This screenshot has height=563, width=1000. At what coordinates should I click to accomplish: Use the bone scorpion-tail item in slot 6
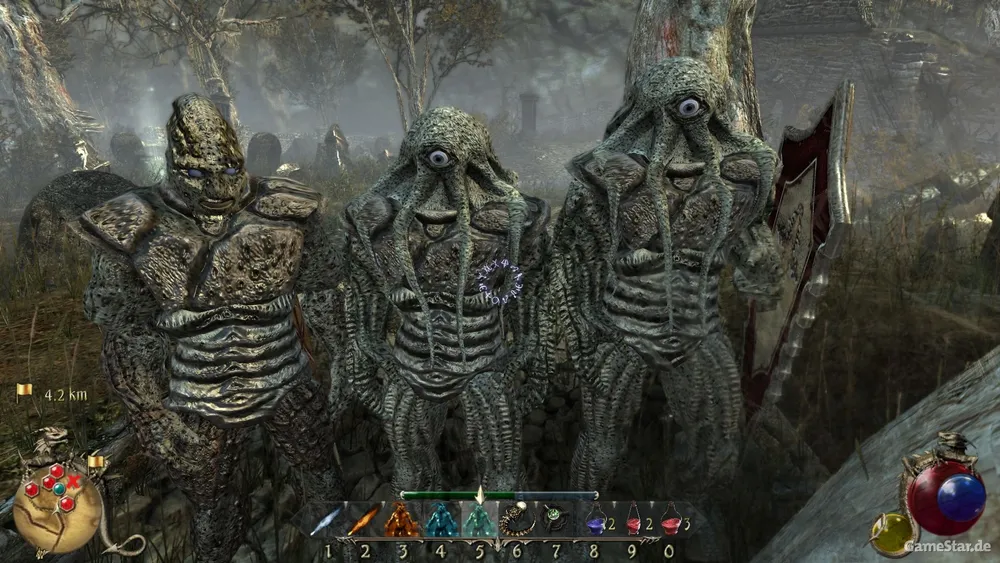pos(517,520)
